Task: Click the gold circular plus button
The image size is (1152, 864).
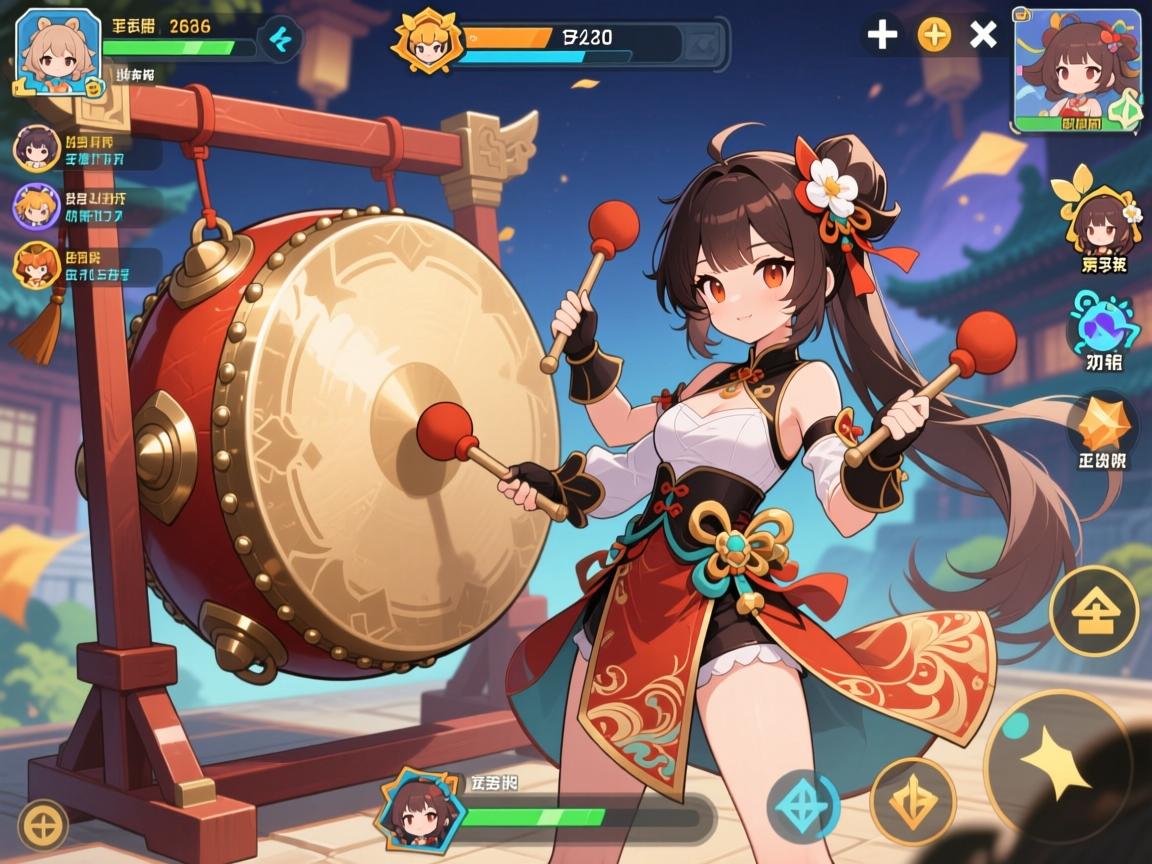Action: pos(43,826)
